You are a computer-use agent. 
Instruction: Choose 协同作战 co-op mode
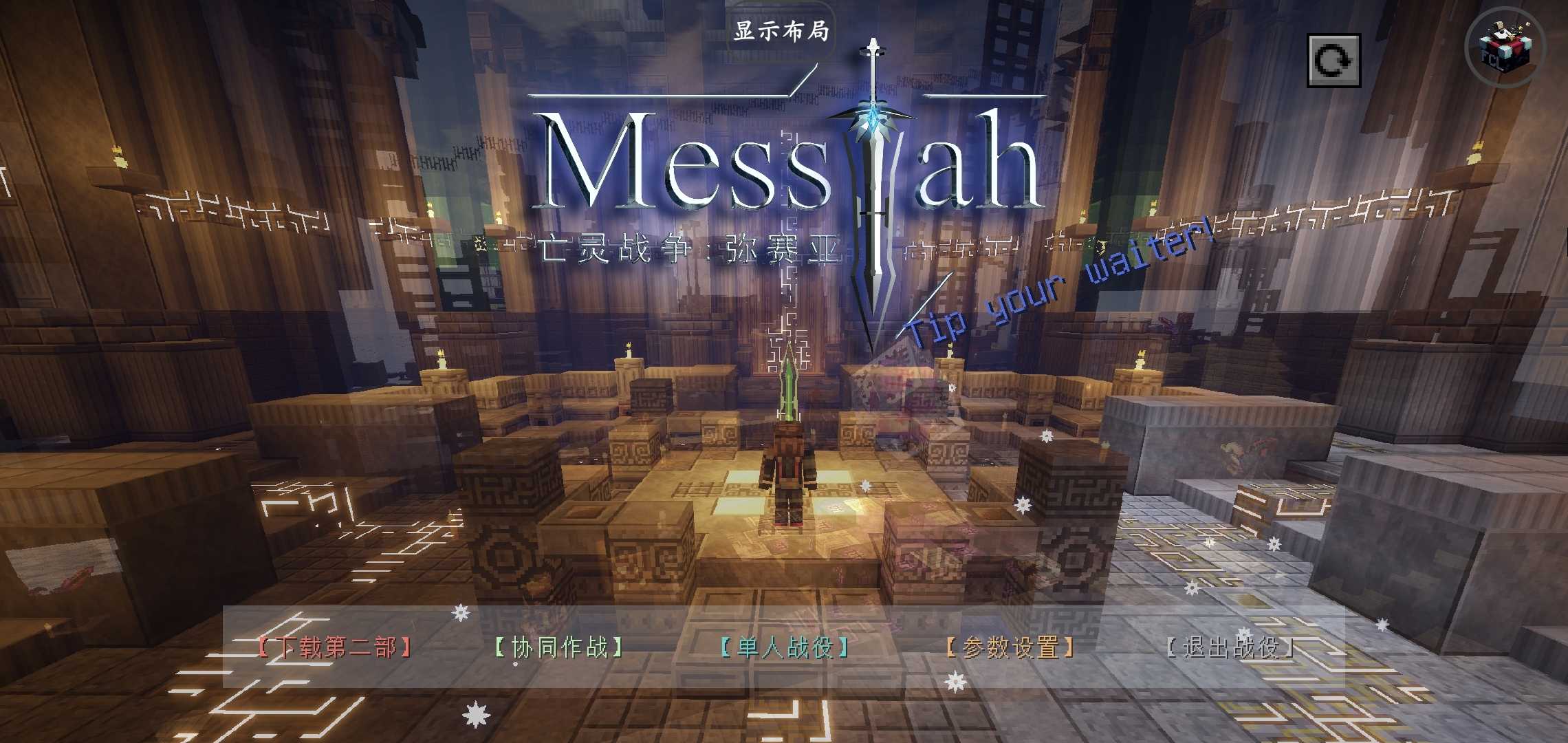click(x=559, y=647)
